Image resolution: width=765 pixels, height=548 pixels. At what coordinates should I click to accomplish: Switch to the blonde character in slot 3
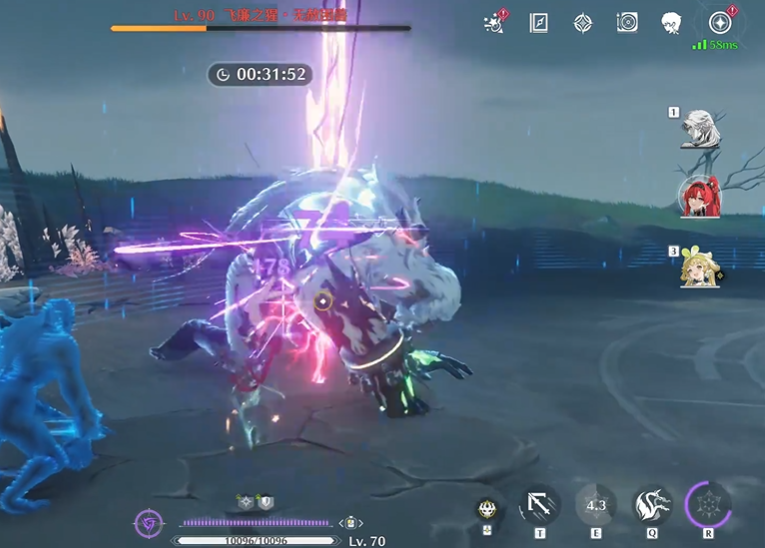tap(699, 266)
